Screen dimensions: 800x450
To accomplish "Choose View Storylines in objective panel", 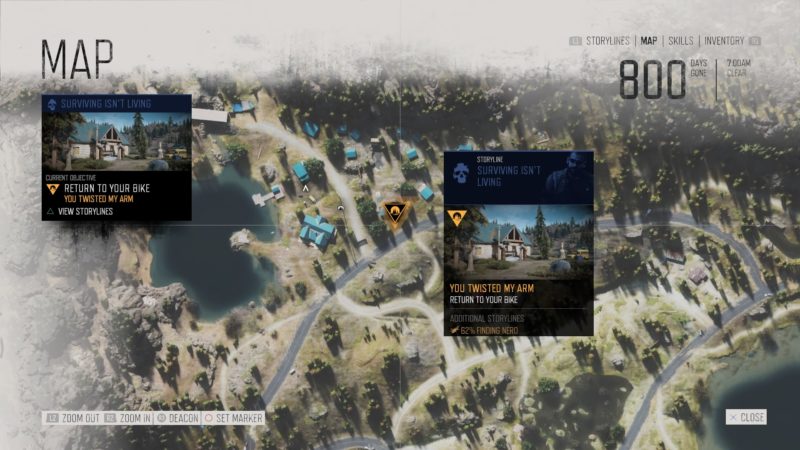I will coord(84,211).
